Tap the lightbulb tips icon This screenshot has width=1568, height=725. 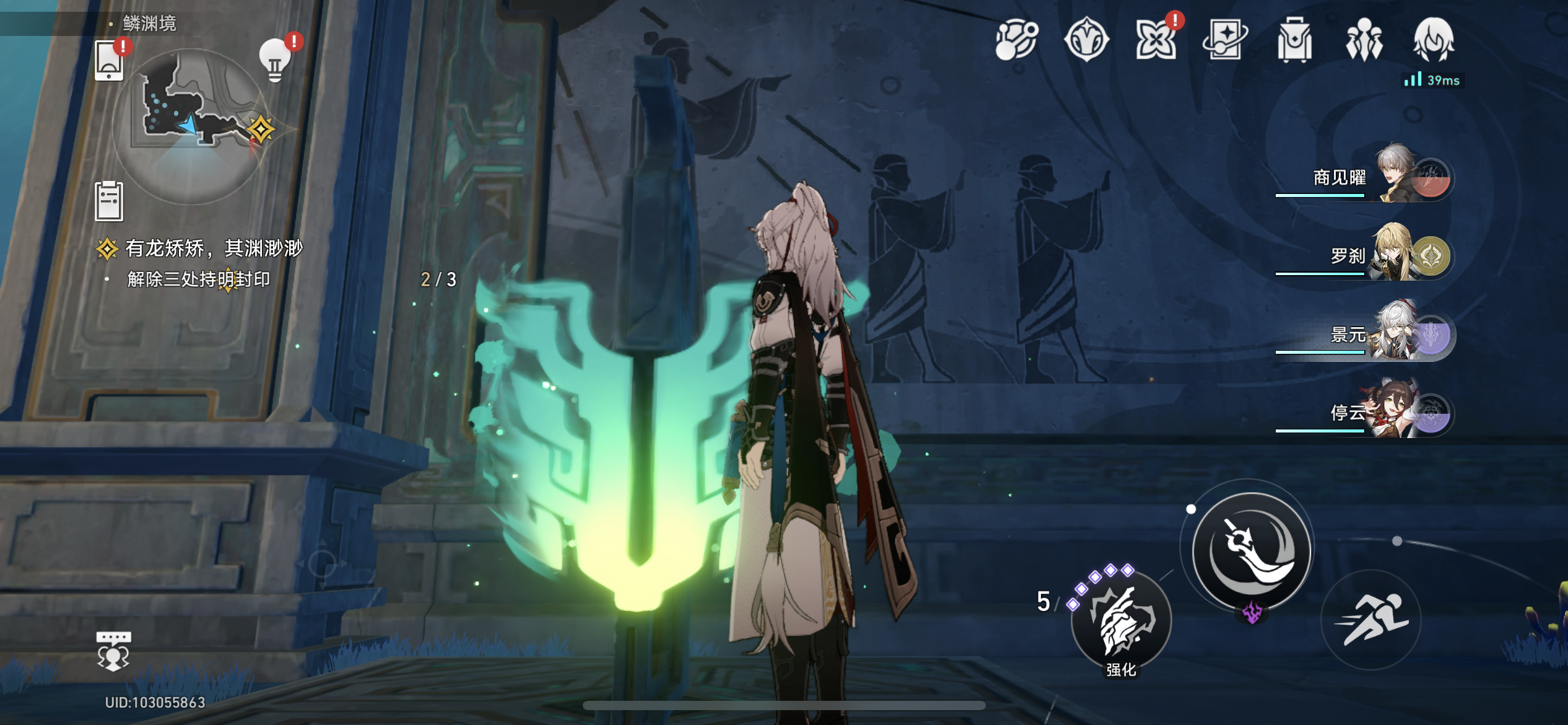(275, 61)
